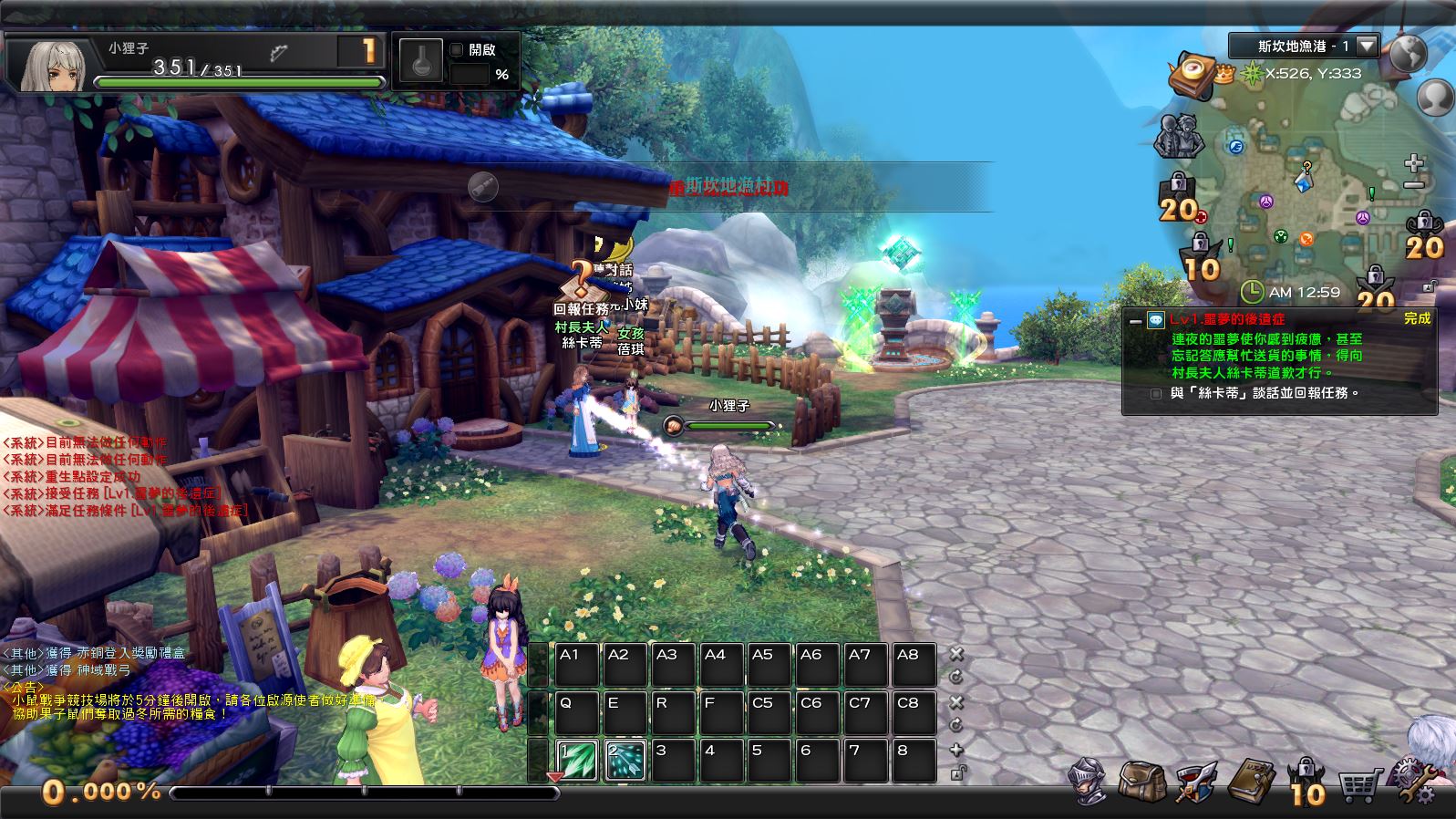Viewport: 1456px width, 819px height.
Task: Activate the green slash skill in slot 1
Action: click(x=577, y=761)
